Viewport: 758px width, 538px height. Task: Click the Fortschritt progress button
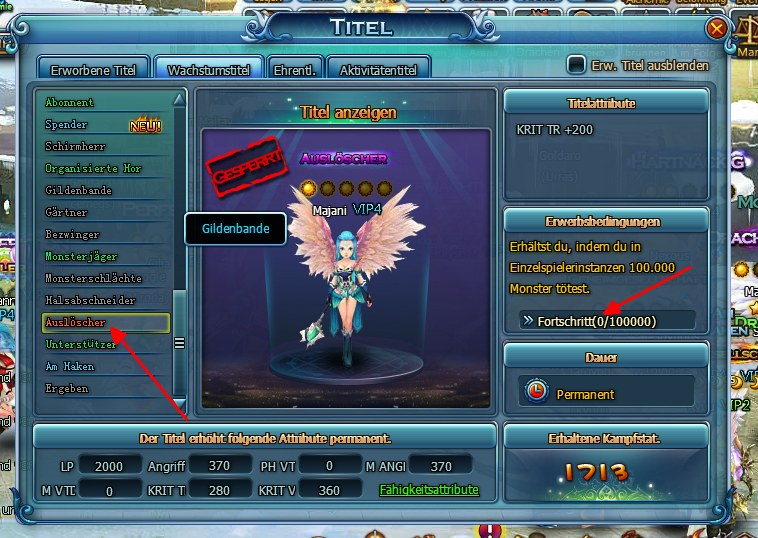pyautogui.click(x=606, y=320)
